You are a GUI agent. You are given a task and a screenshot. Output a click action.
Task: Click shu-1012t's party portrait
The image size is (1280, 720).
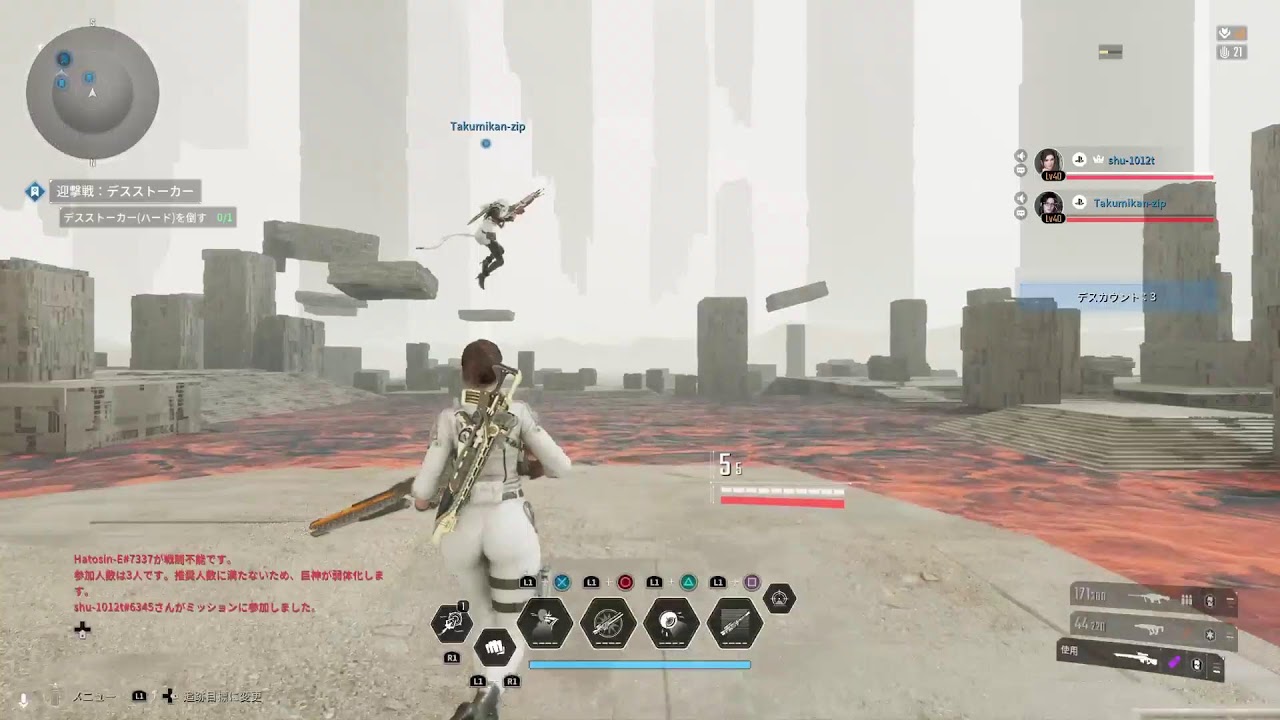pyautogui.click(x=1049, y=163)
